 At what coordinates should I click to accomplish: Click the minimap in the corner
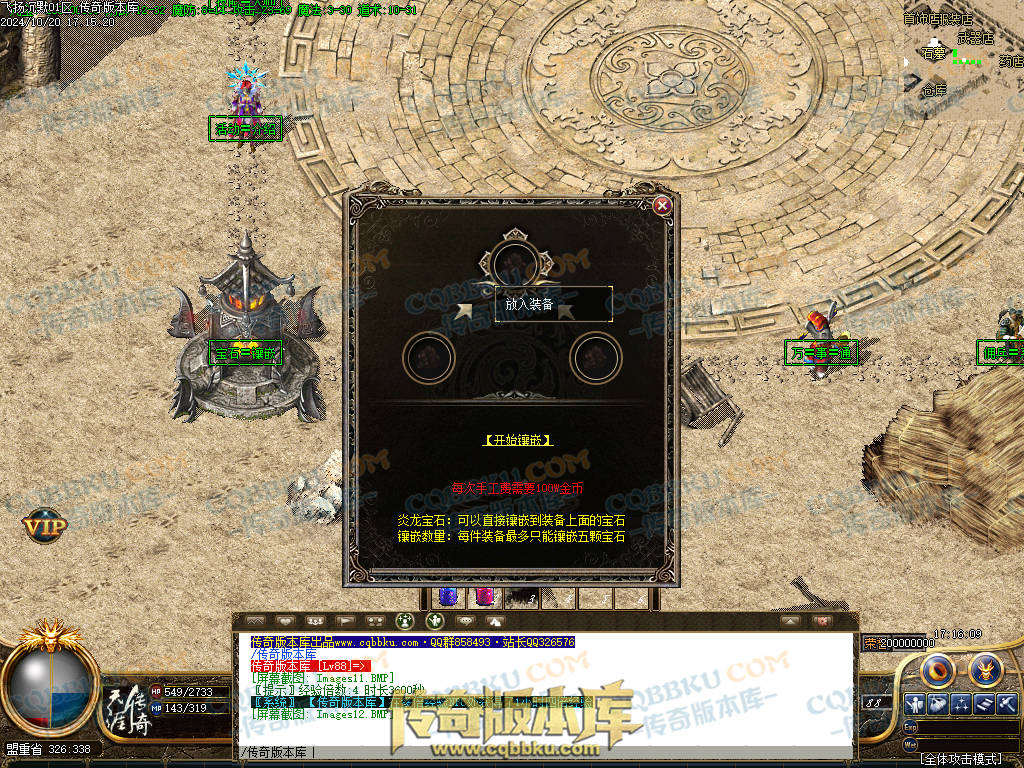point(962,55)
